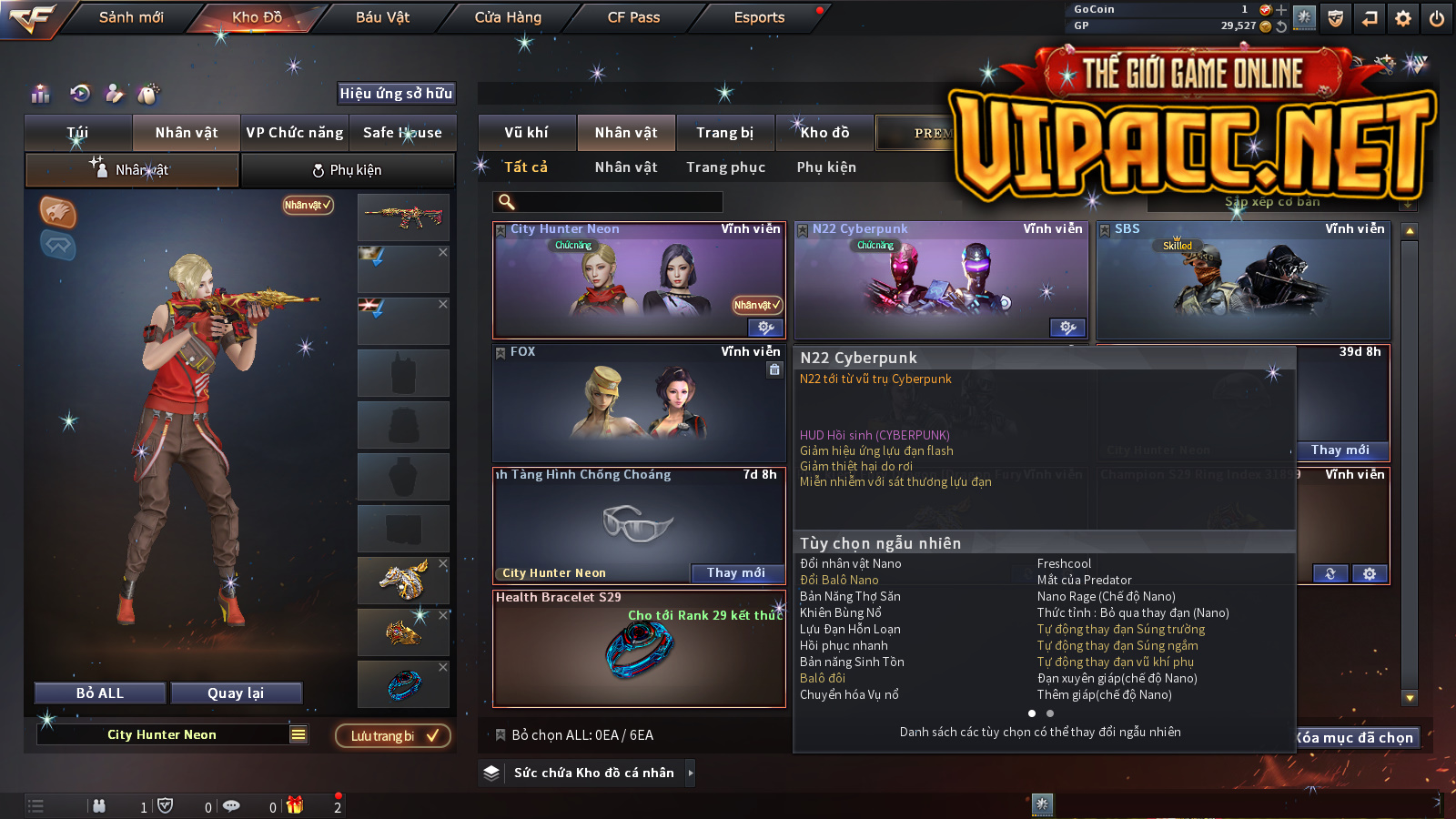
Task: Open the Phụ kiện accessory sub-tab
Action: pyautogui.click(x=348, y=170)
